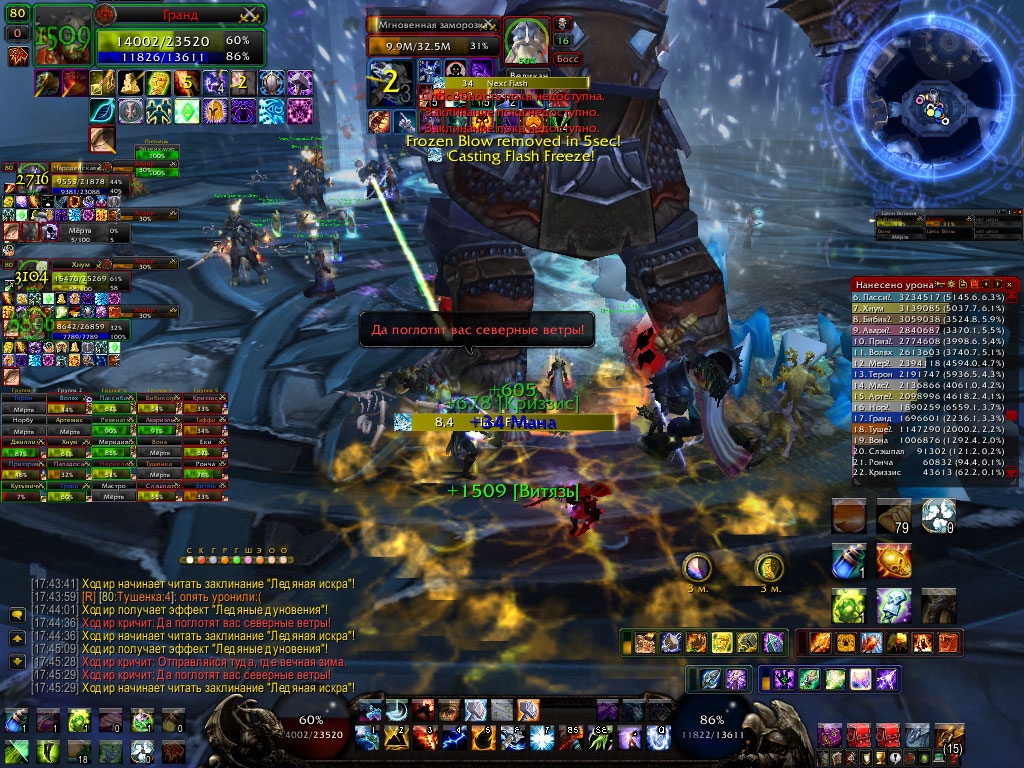Image resolution: width=1024 pixels, height=768 pixels.
Task: Use the white swirl item showing 0
Action: pyautogui.click(x=939, y=516)
